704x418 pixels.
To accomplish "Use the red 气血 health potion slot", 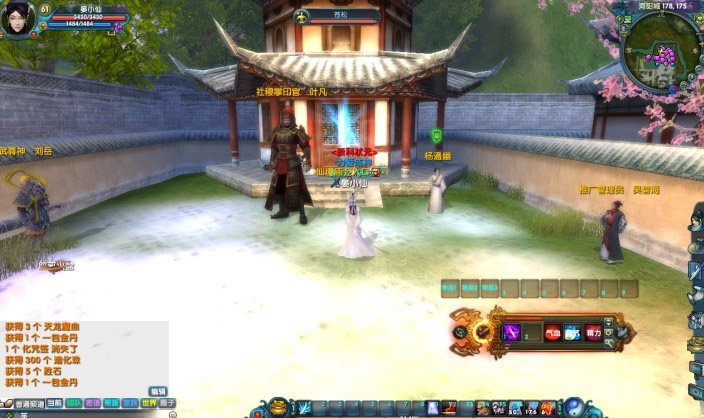I will 552,333.
